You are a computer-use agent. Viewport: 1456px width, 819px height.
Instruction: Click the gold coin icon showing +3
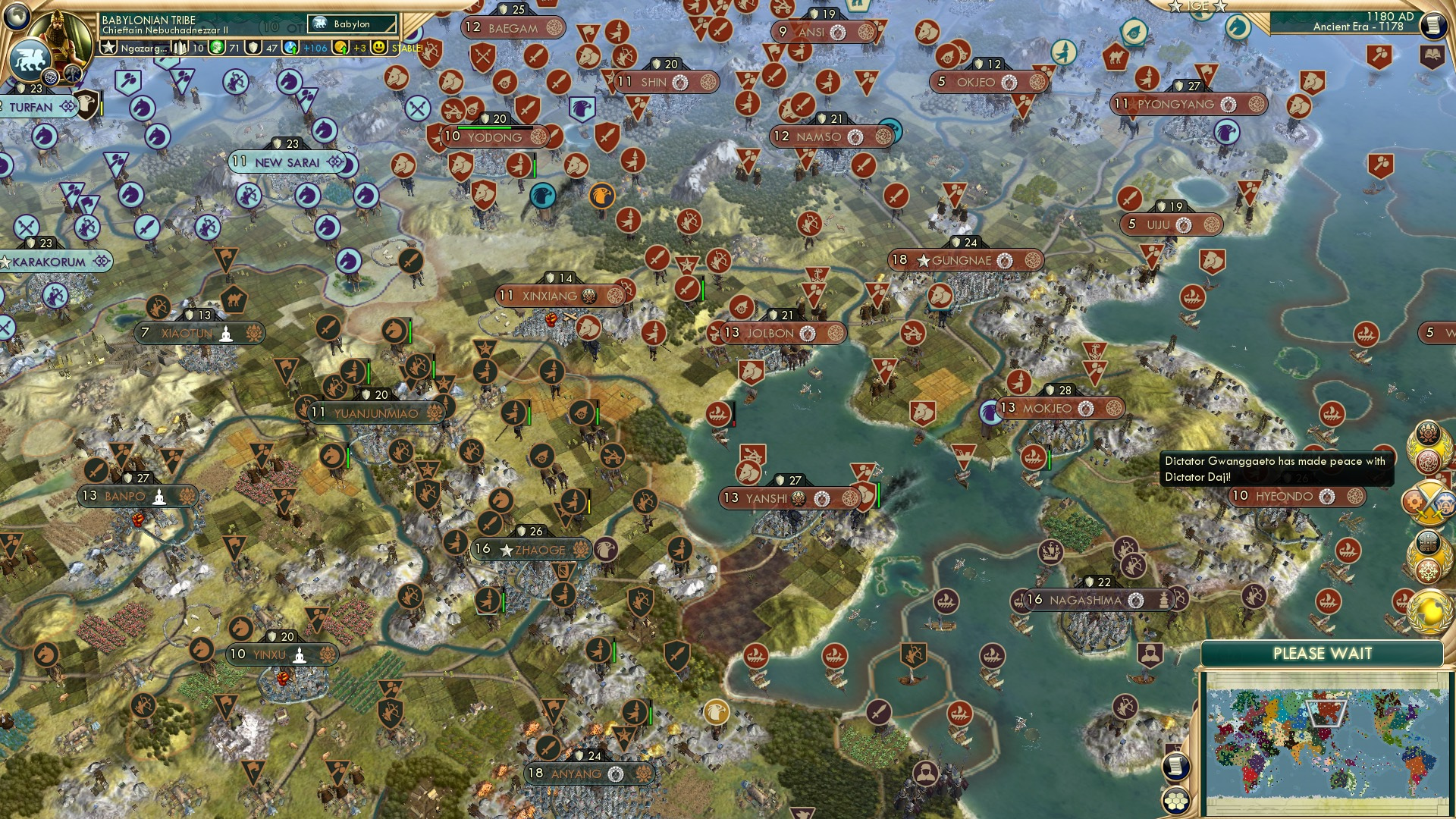click(x=339, y=47)
